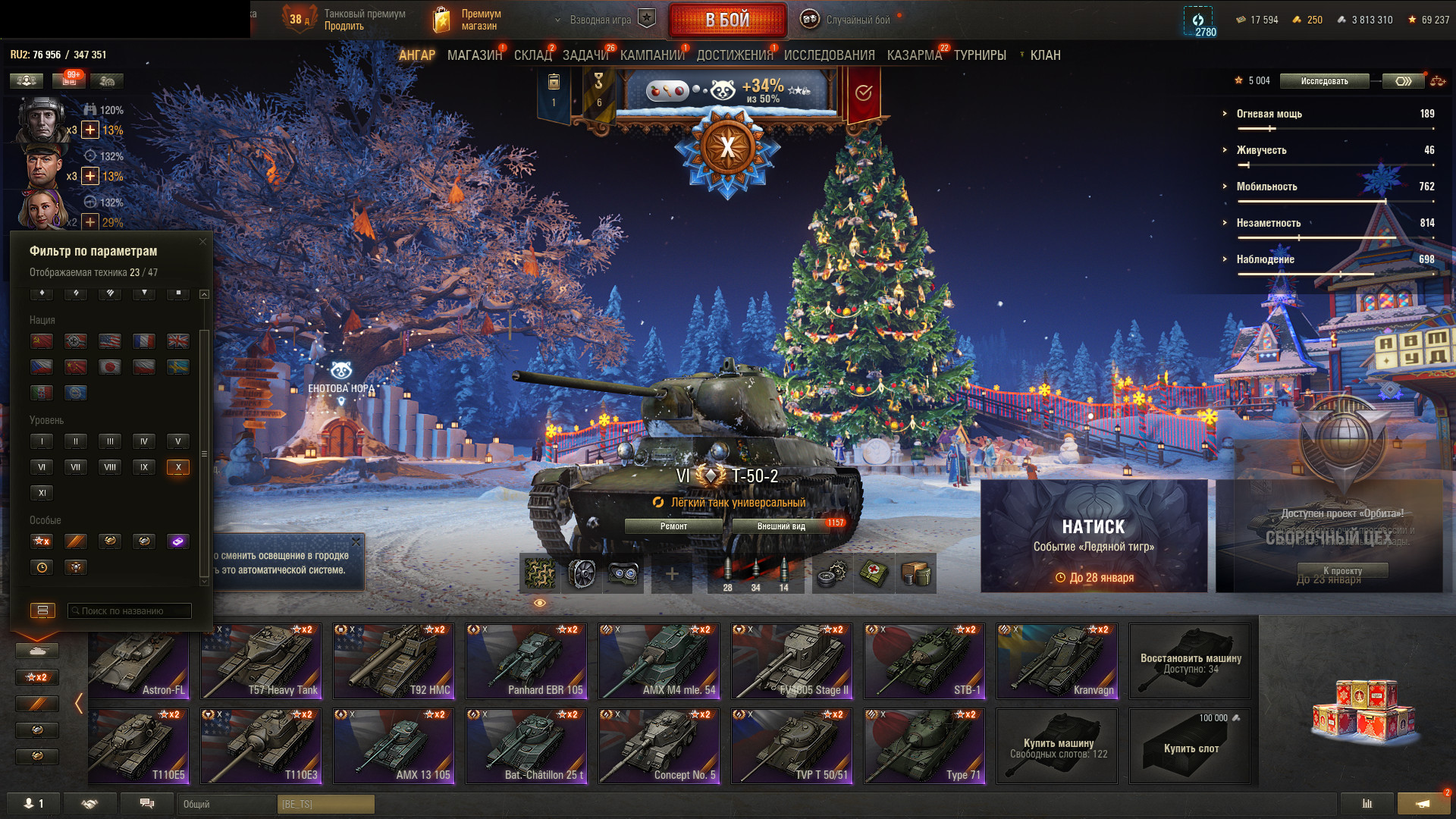1456x819 pixels.
Task: Click the Исследовать button
Action: (x=1324, y=81)
